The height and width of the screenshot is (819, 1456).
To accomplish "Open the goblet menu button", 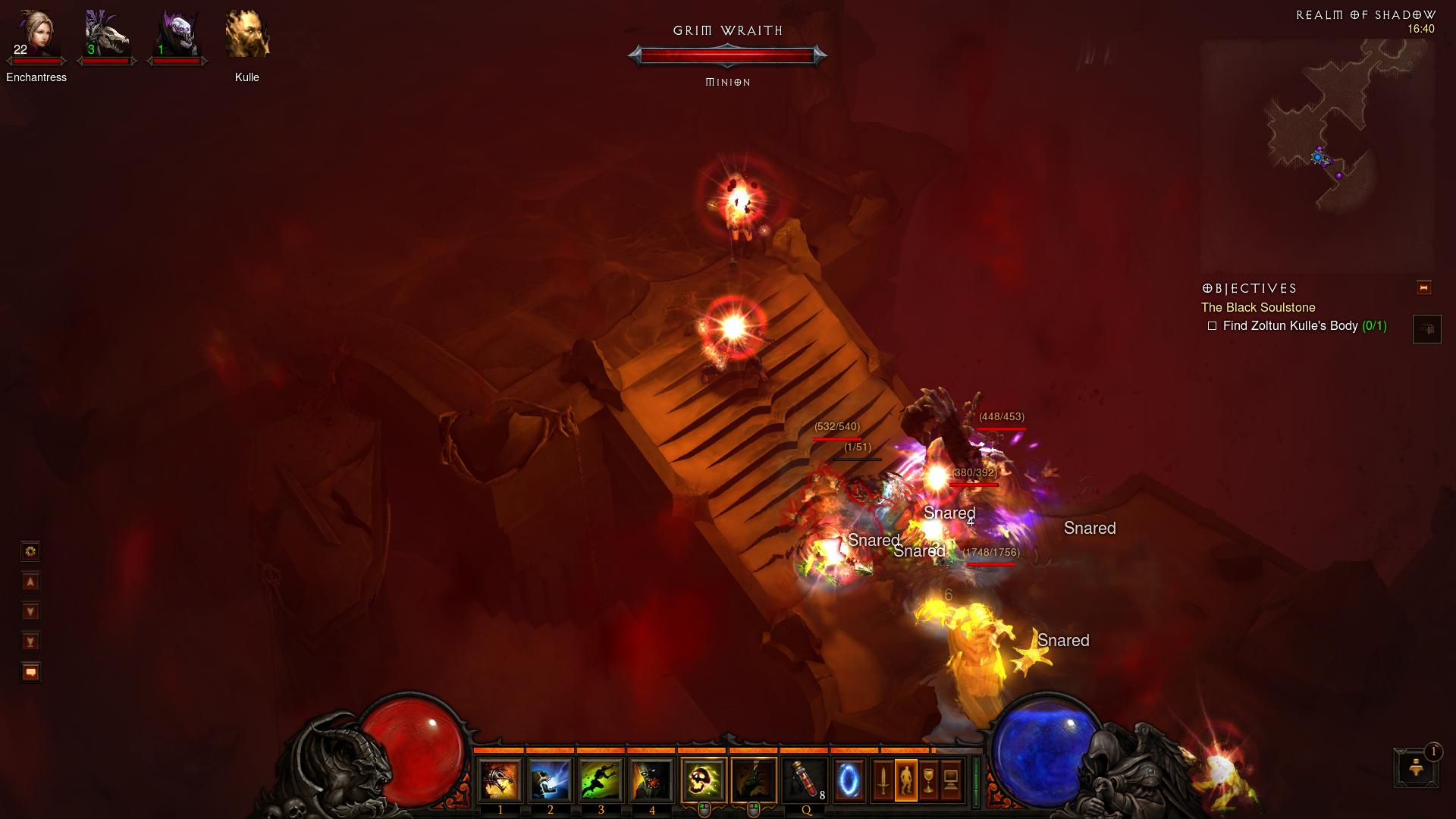I will [x=928, y=780].
